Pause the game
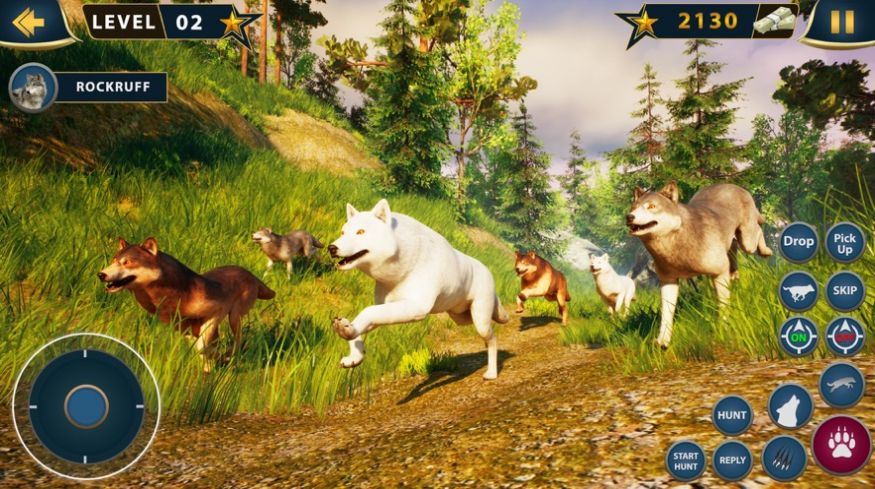 coord(842,21)
